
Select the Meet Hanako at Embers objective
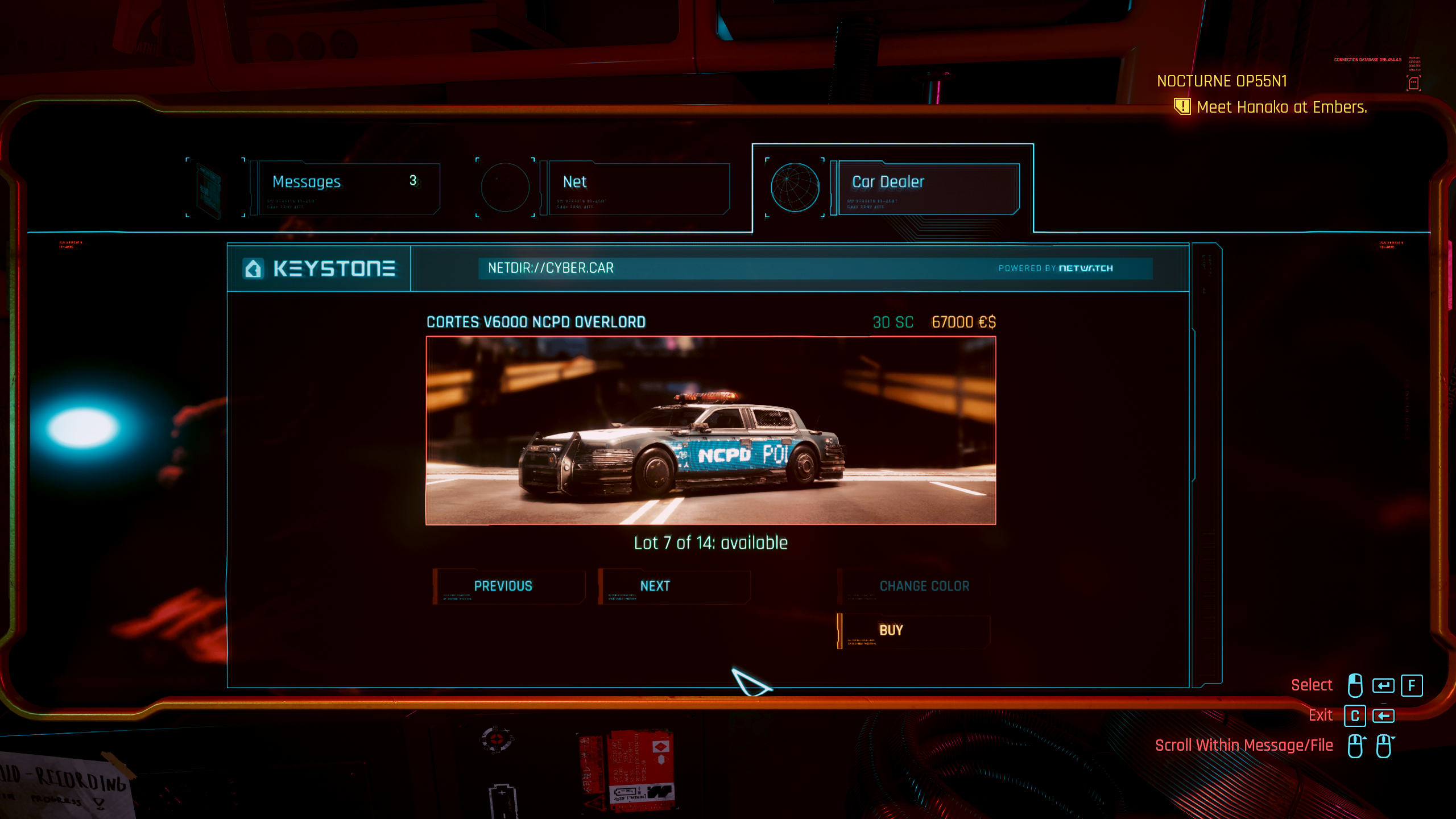coord(1281,107)
